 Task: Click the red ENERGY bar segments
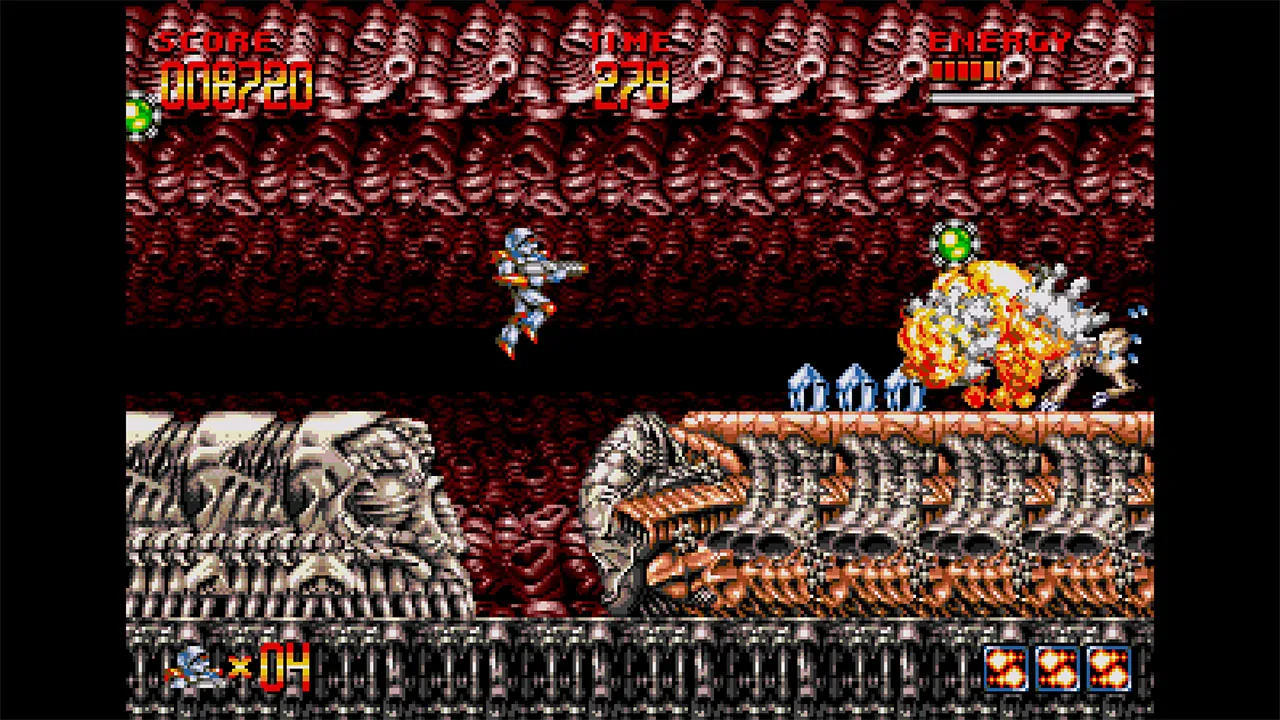click(x=963, y=68)
